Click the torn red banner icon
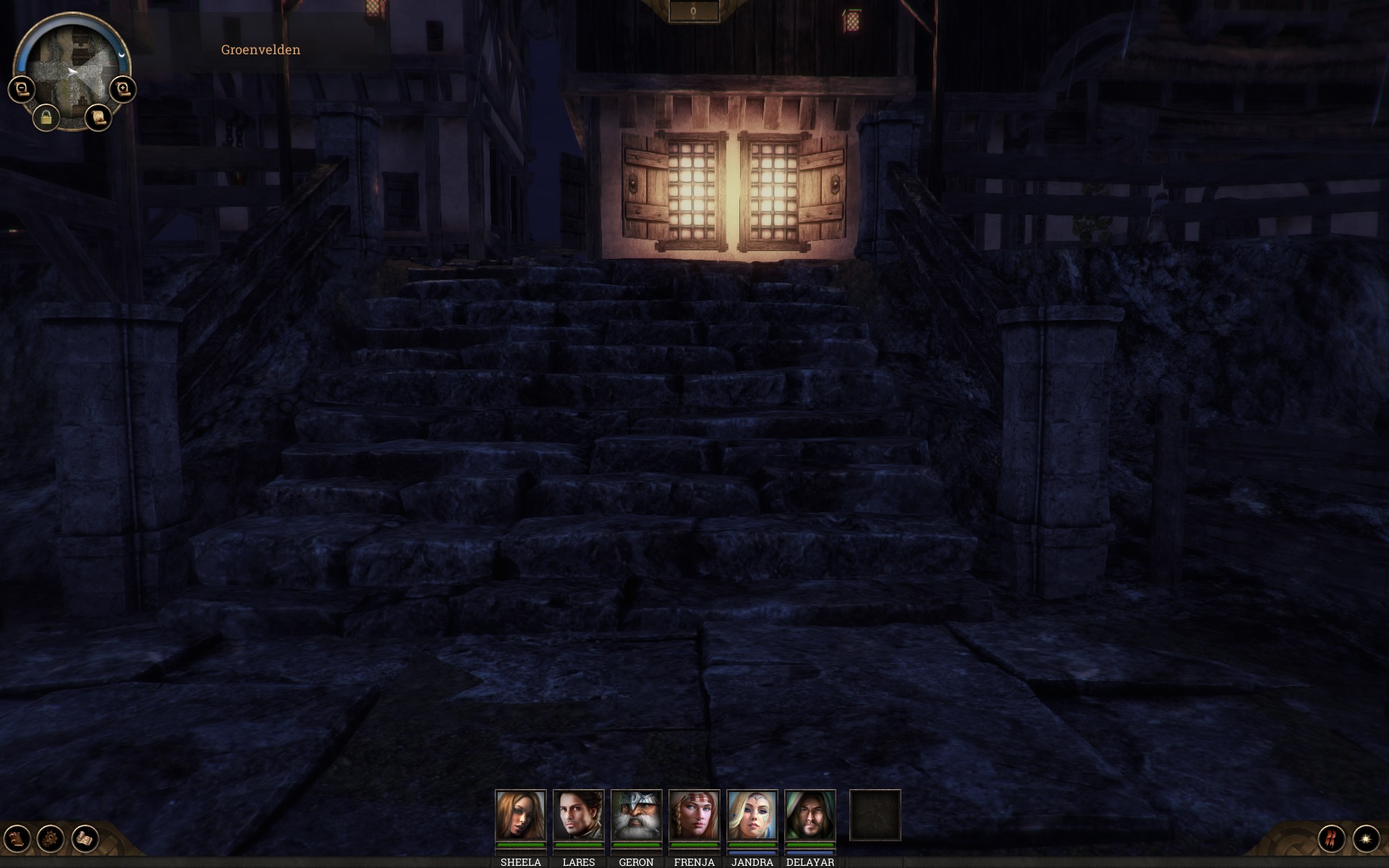The height and width of the screenshot is (868, 1389). (x=1331, y=838)
